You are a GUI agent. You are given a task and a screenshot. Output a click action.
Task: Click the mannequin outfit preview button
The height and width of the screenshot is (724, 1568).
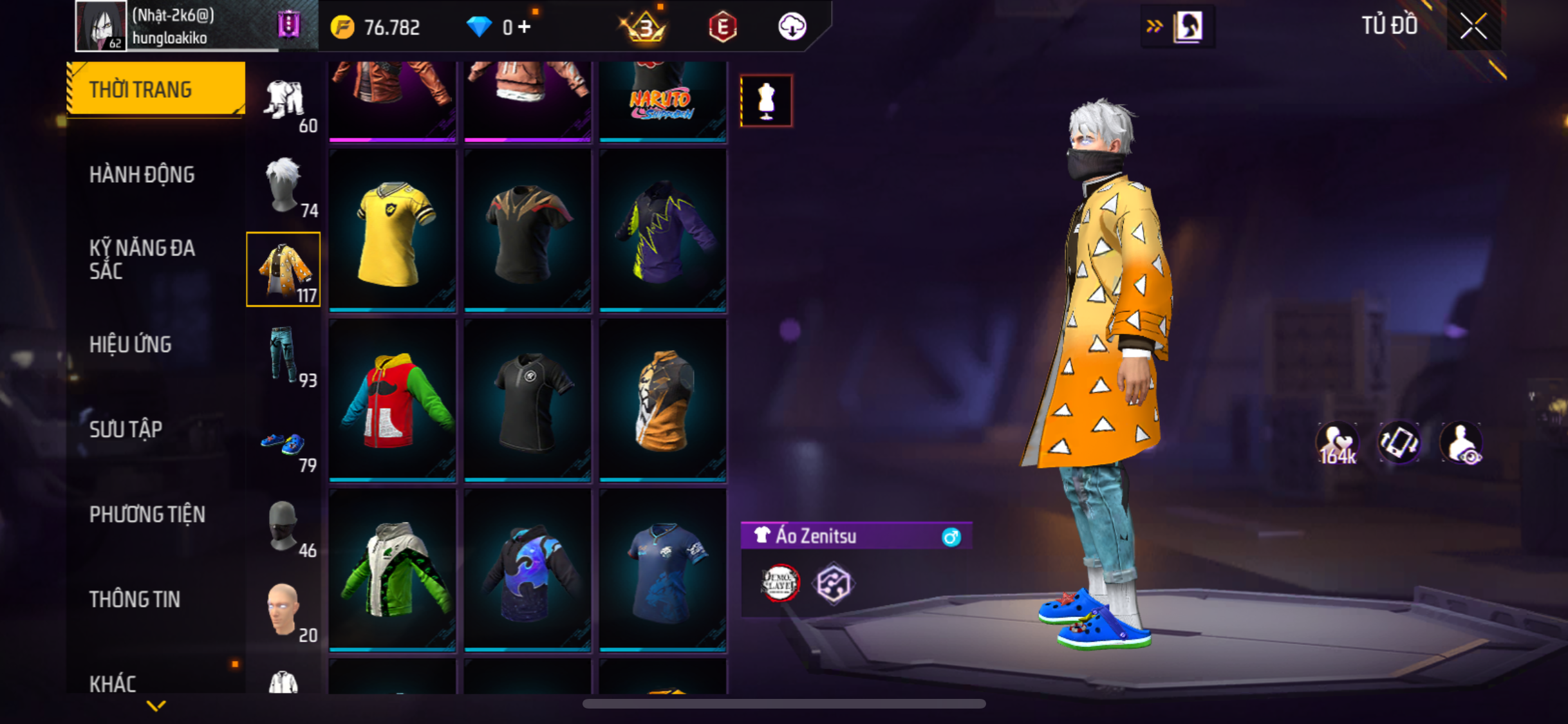pos(766,101)
